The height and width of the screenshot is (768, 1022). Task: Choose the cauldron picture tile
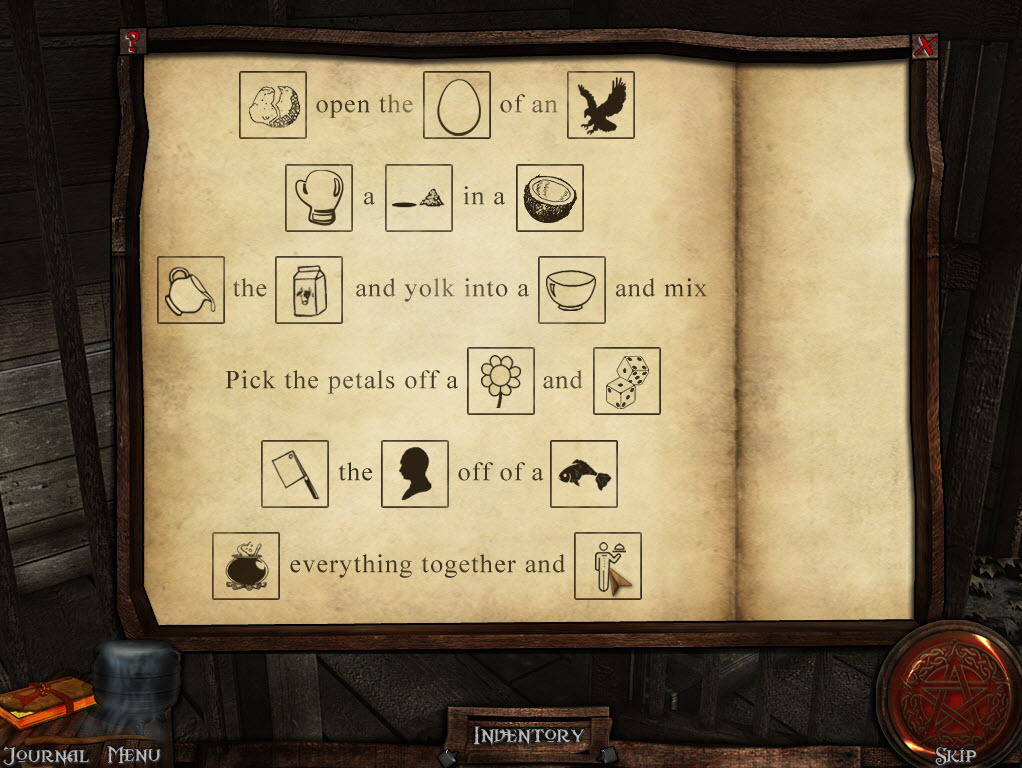click(x=246, y=565)
